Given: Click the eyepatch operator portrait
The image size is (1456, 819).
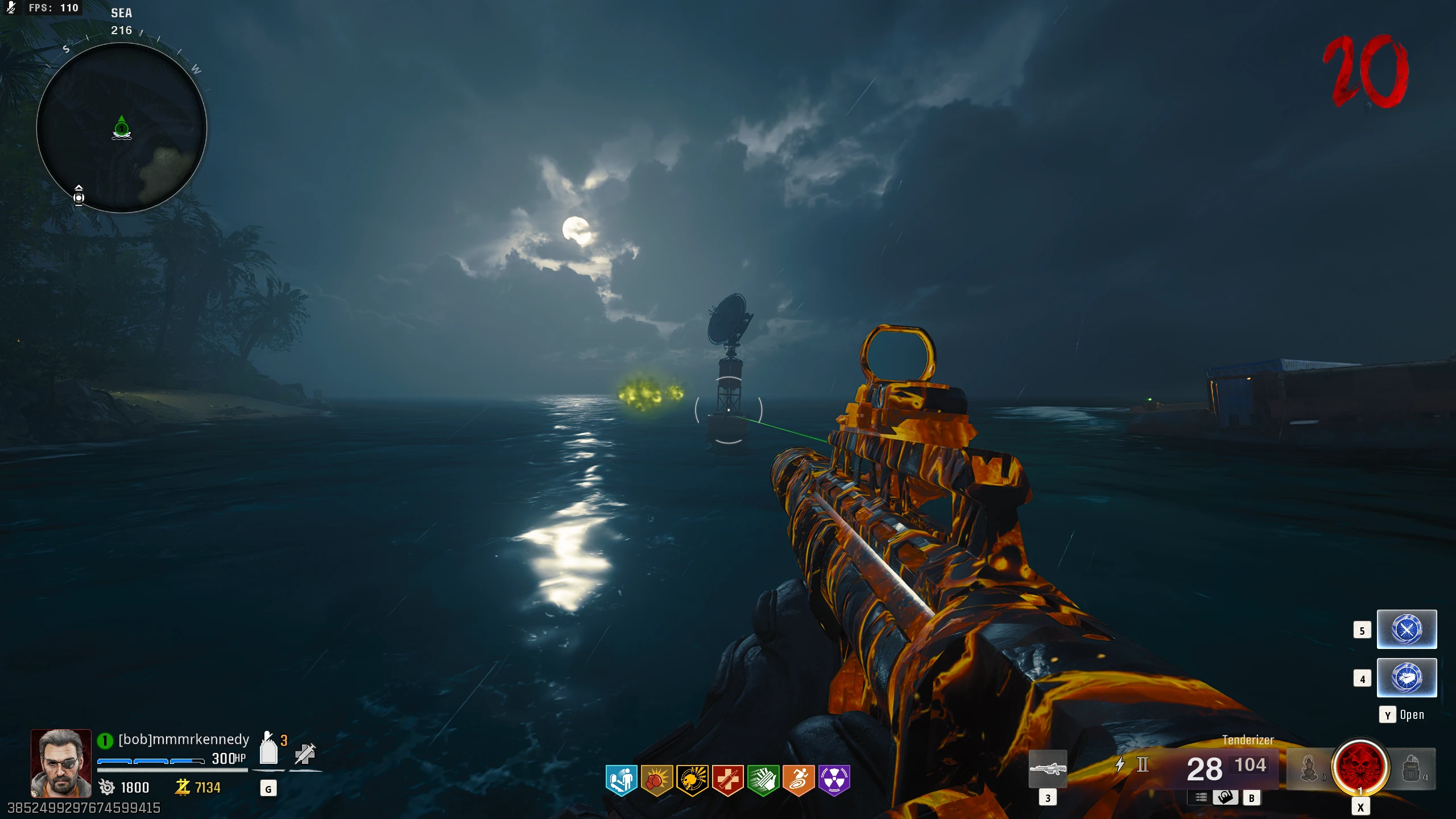Looking at the screenshot, I should pyautogui.click(x=61, y=763).
